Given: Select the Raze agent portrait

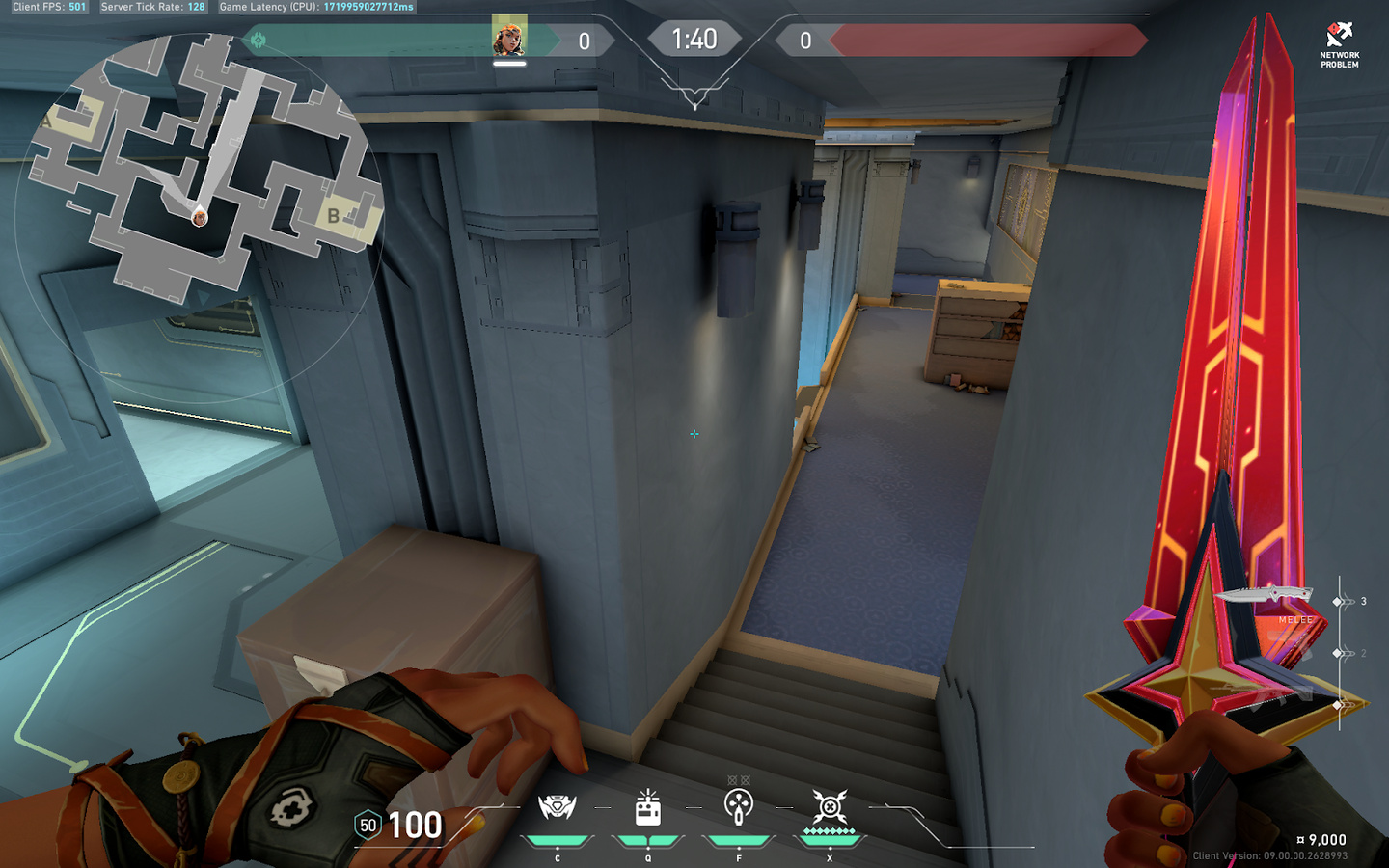Looking at the screenshot, I should pyautogui.click(x=508, y=39).
